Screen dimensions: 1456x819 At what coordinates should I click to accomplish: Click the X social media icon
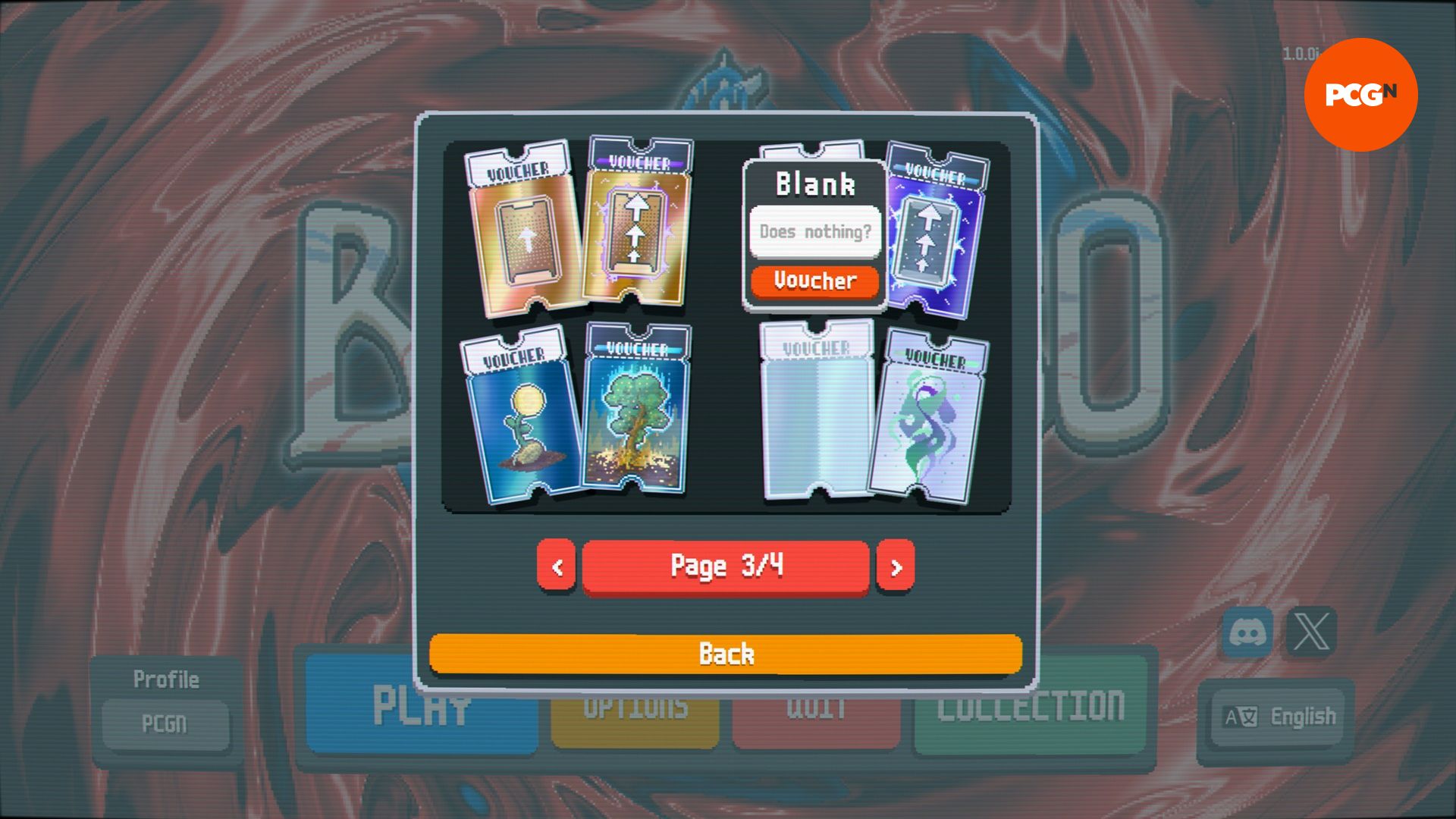(1309, 630)
